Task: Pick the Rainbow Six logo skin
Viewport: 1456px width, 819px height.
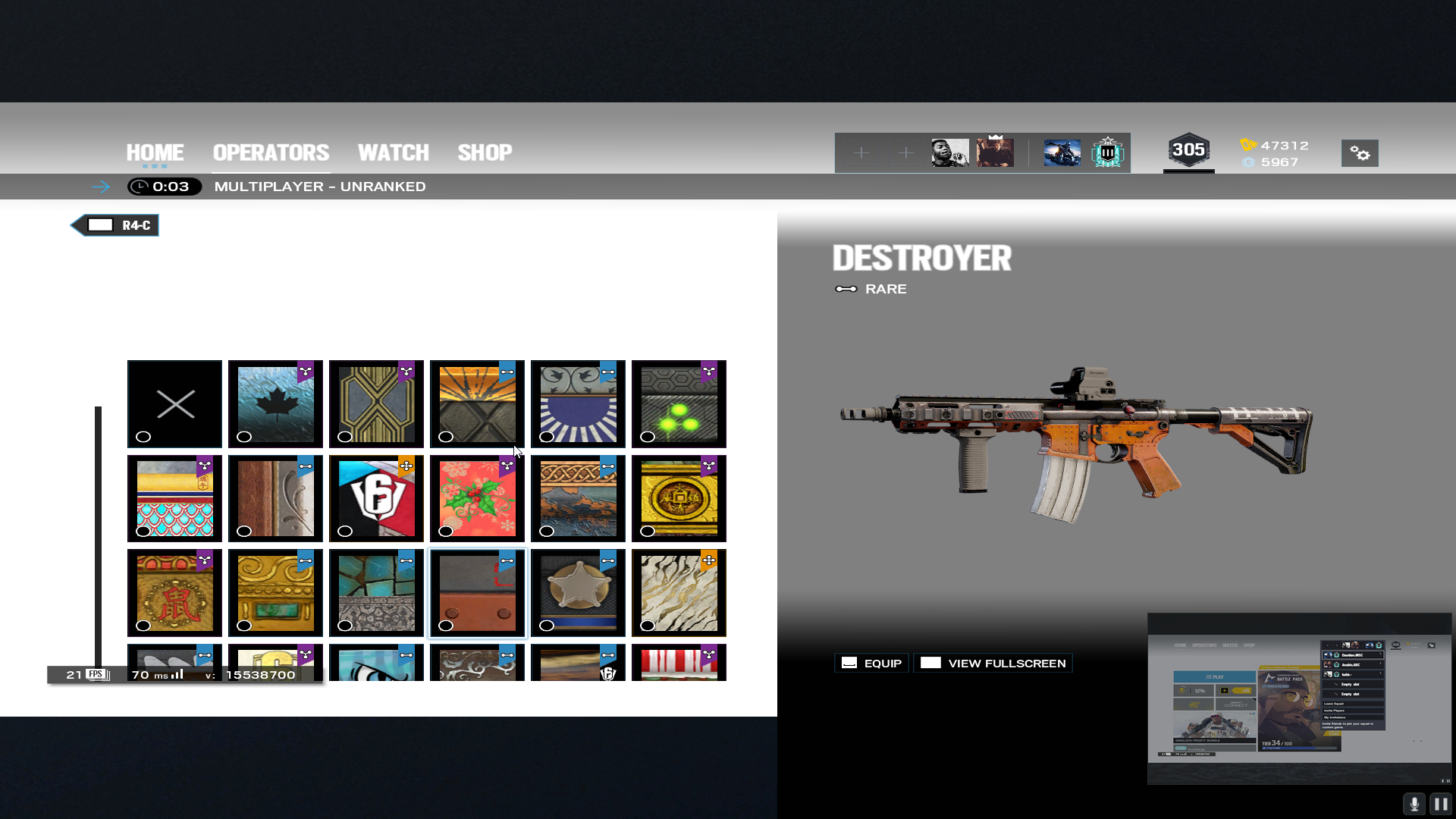Action: [x=376, y=499]
